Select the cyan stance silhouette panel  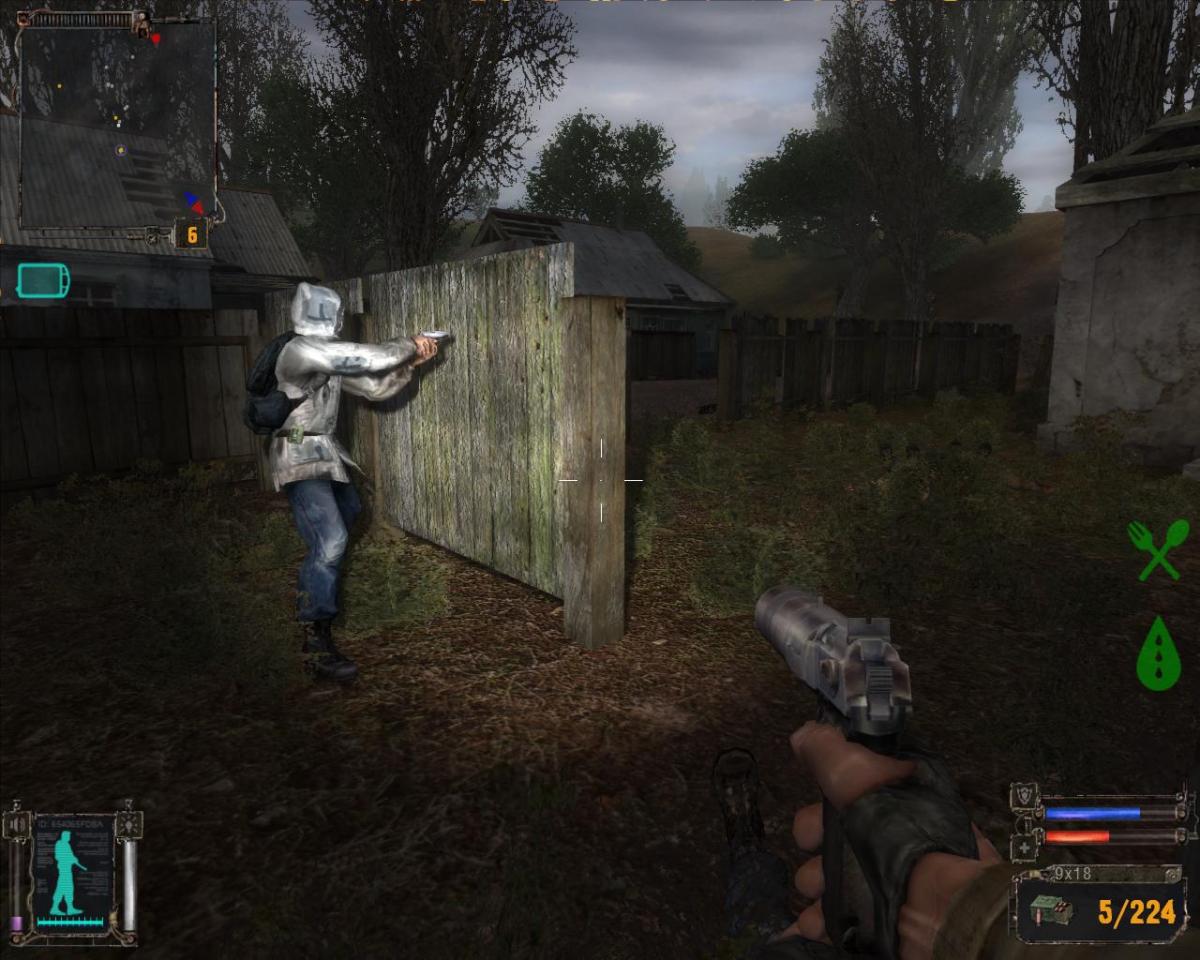(x=72, y=872)
